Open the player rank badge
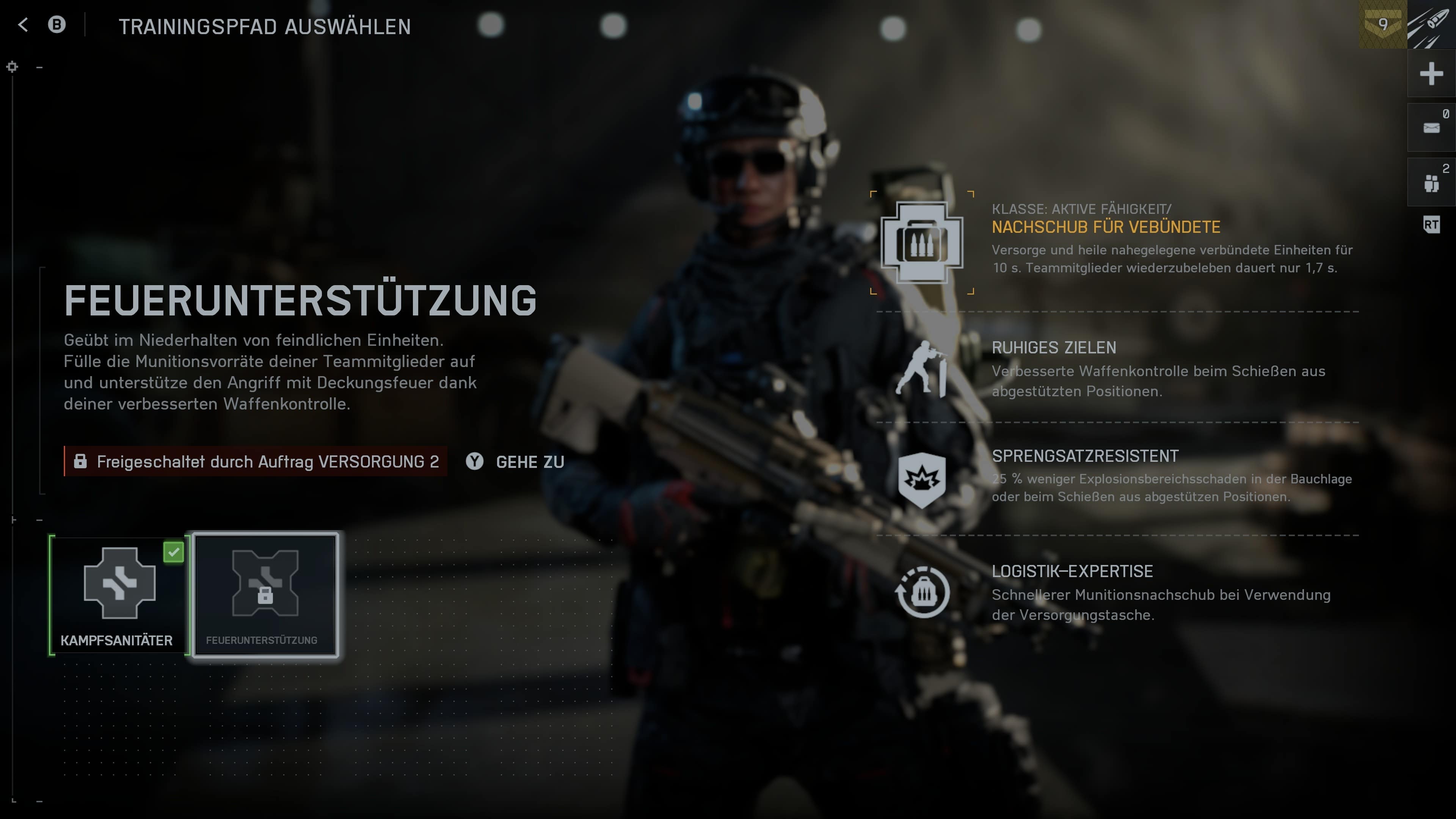This screenshot has height=819, width=1456. (1382, 25)
